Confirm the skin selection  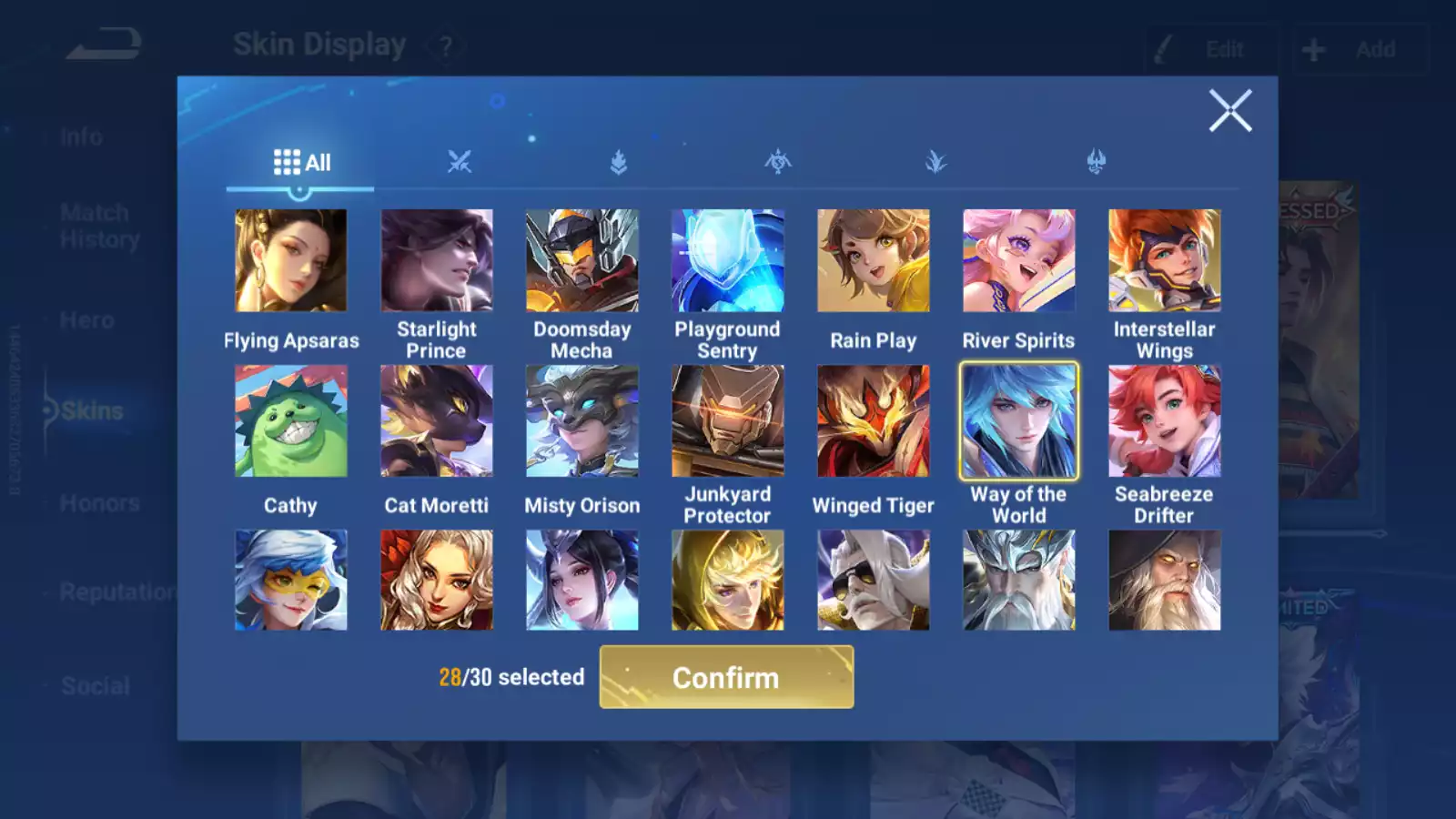(x=726, y=677)
